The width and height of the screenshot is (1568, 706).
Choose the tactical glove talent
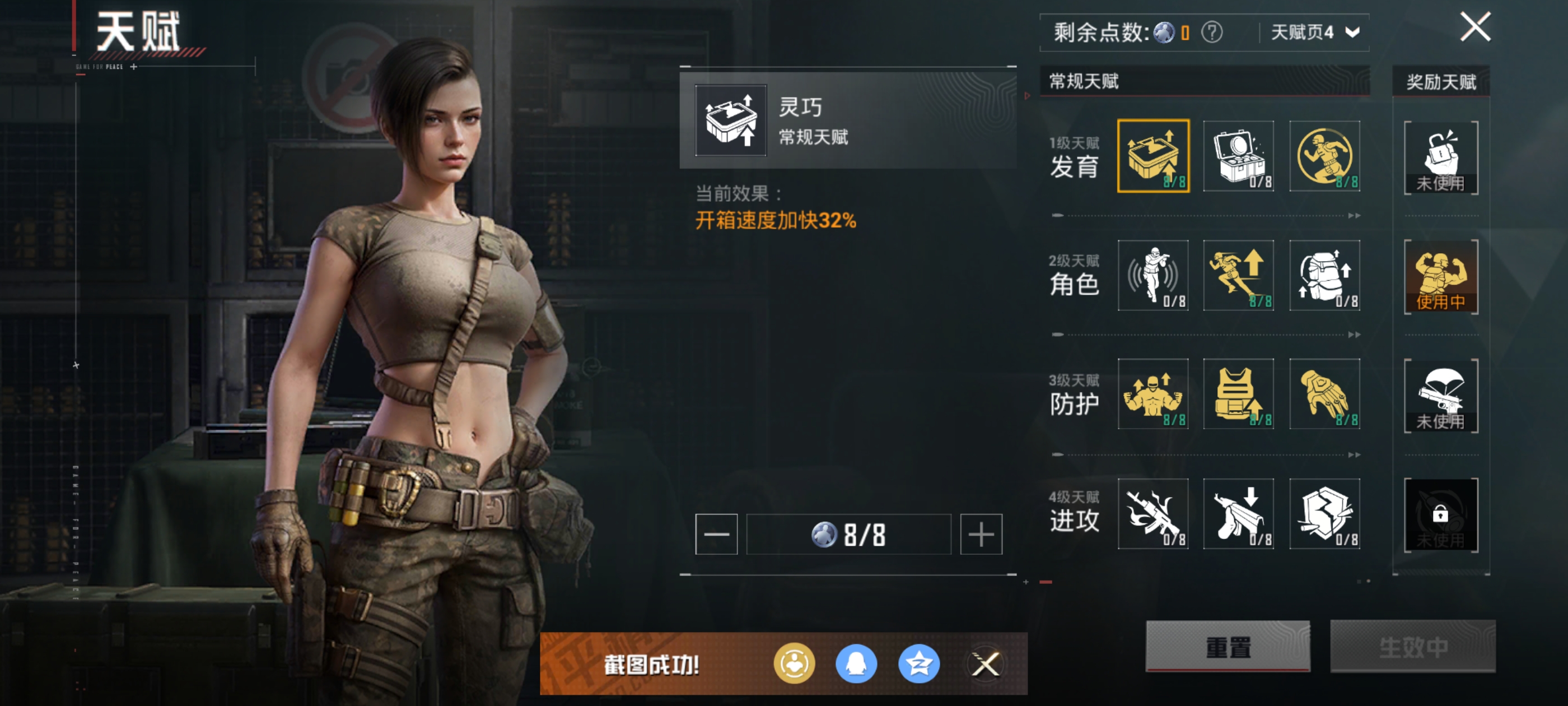click(1324, 394)
